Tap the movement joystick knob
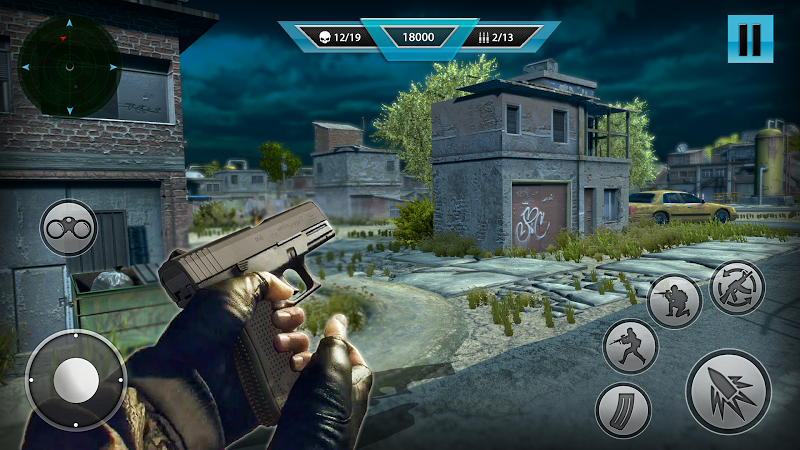800x450 pixels. coord(76,380)
